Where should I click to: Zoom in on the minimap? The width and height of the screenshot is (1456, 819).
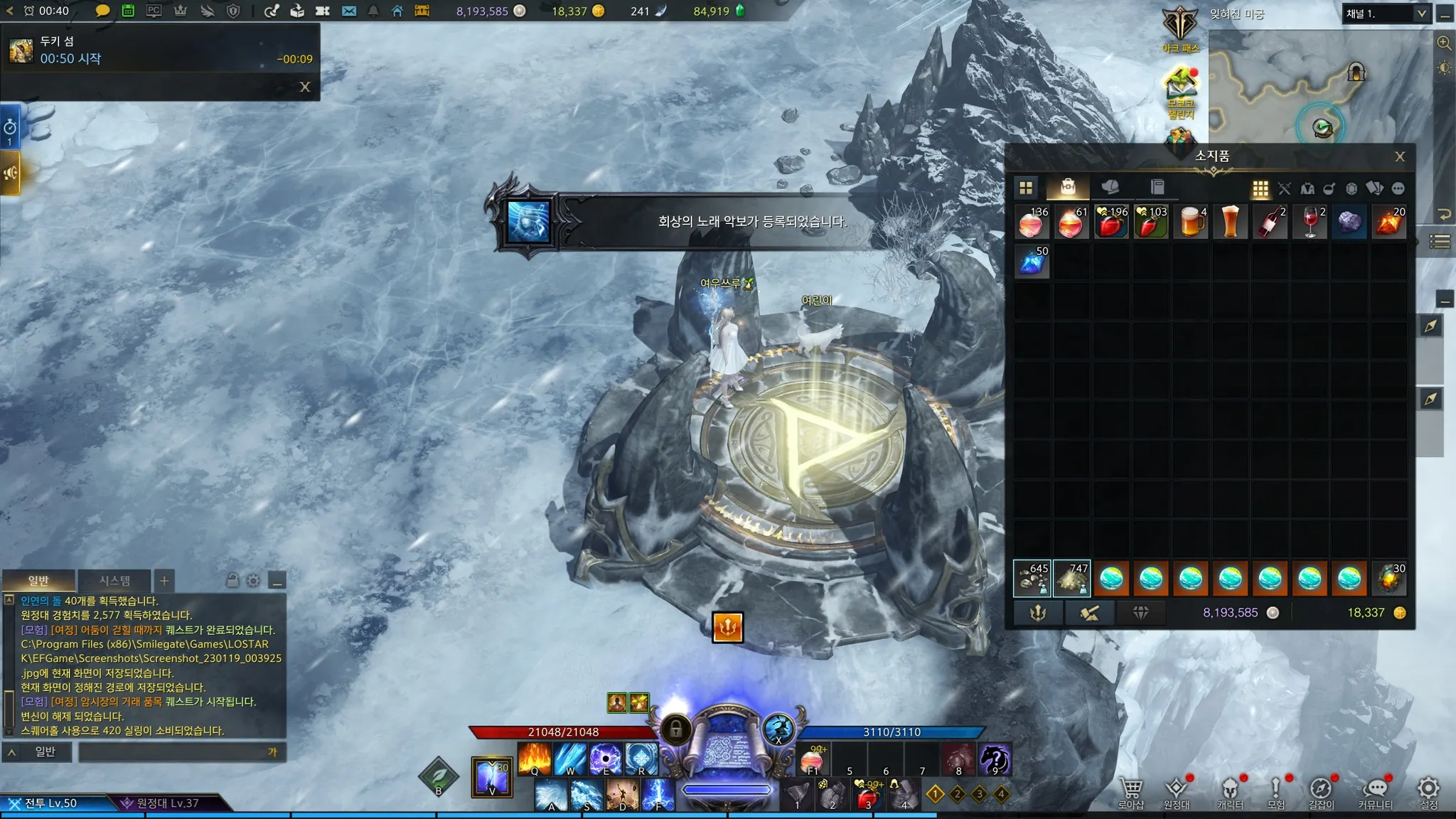point(1444,43)
